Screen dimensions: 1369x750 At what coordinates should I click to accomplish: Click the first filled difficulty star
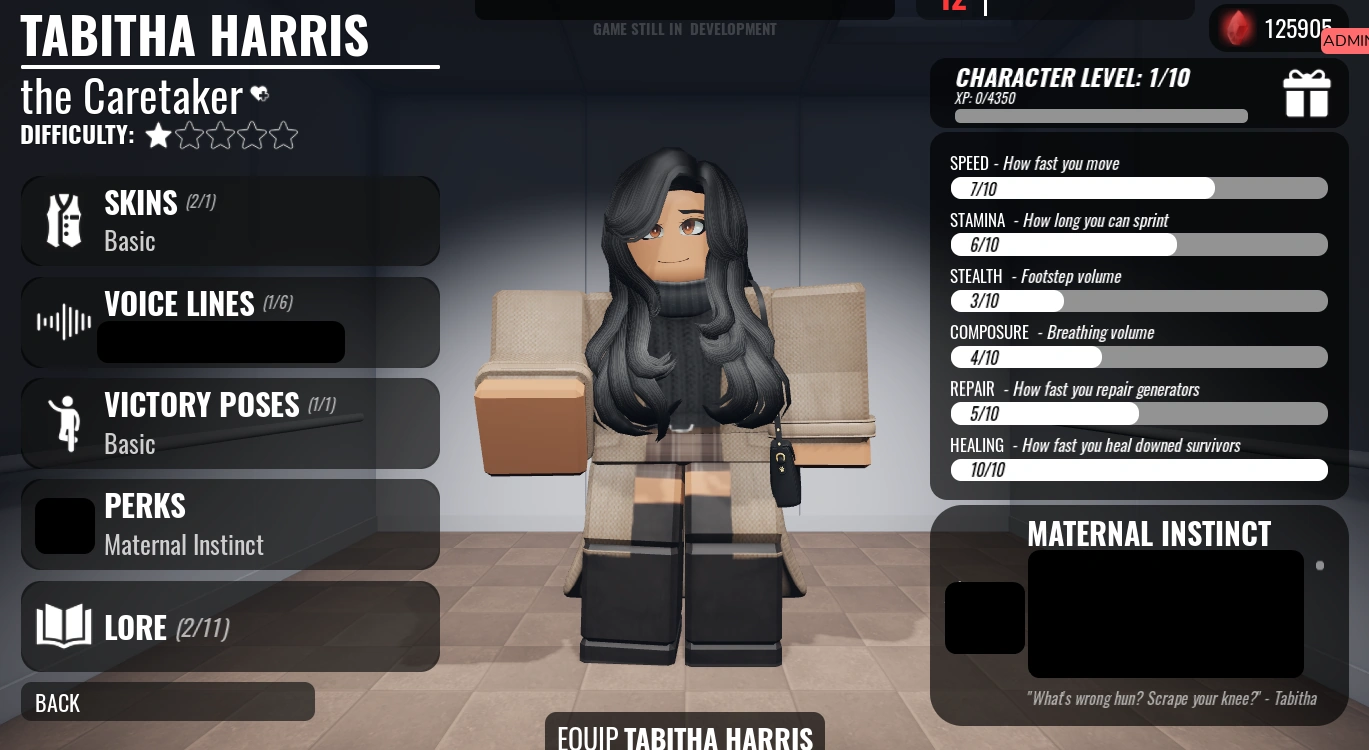click(158, 134)
